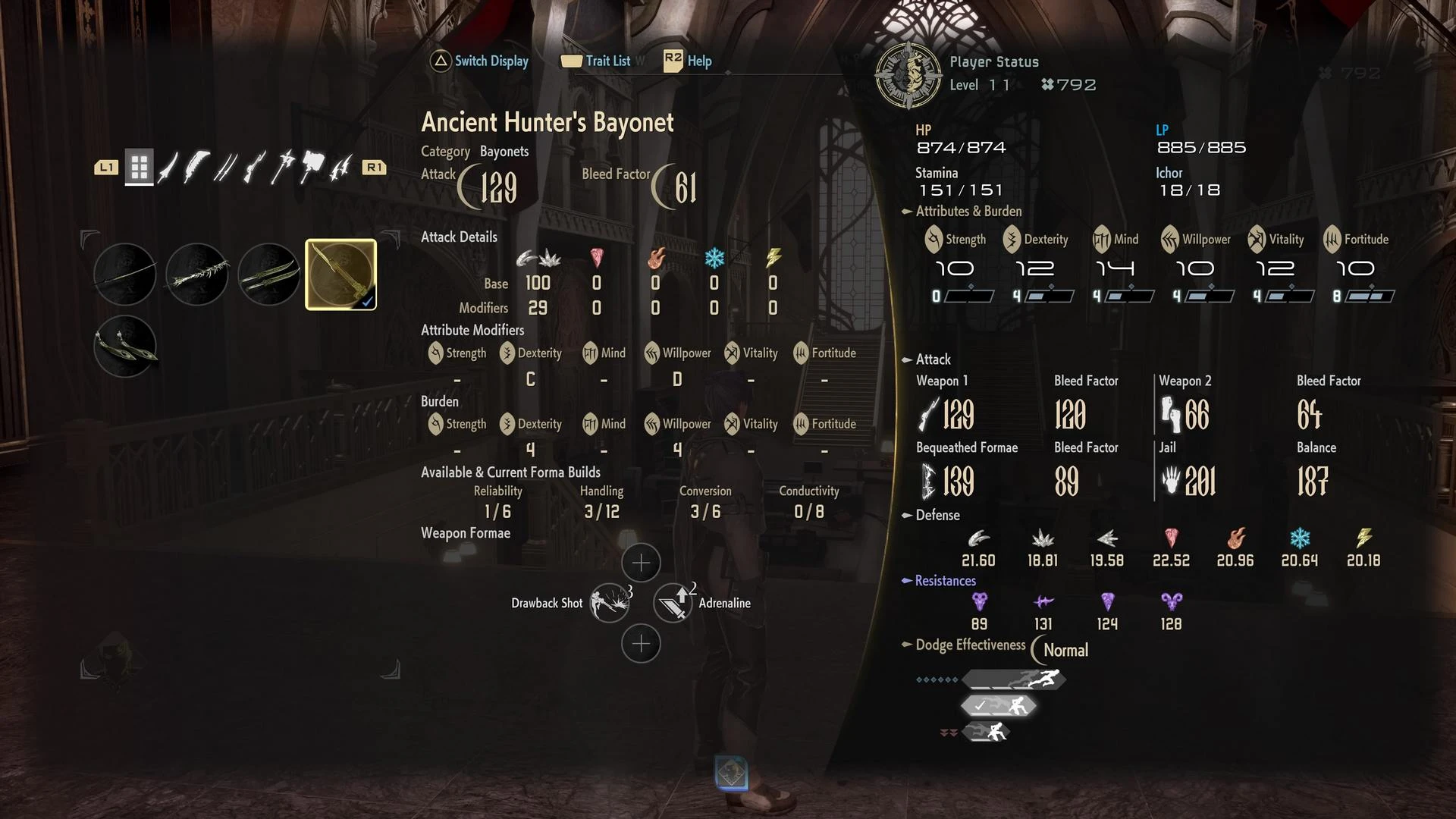Open the Trait List
Image resolution: width=1456 pixels, height=819 pixels.
click(x=599, y=61)
